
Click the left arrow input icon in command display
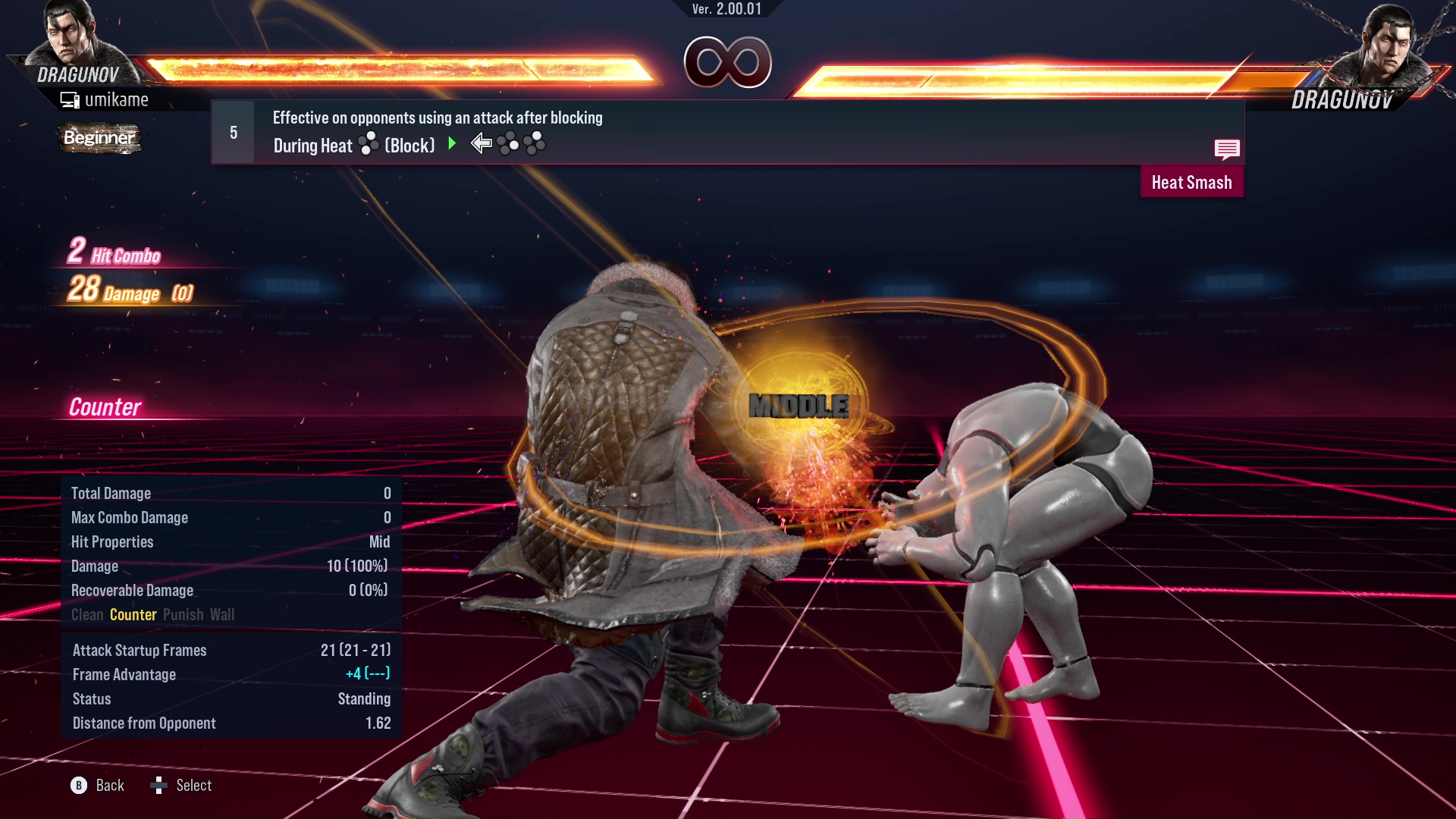click(480, 144)
